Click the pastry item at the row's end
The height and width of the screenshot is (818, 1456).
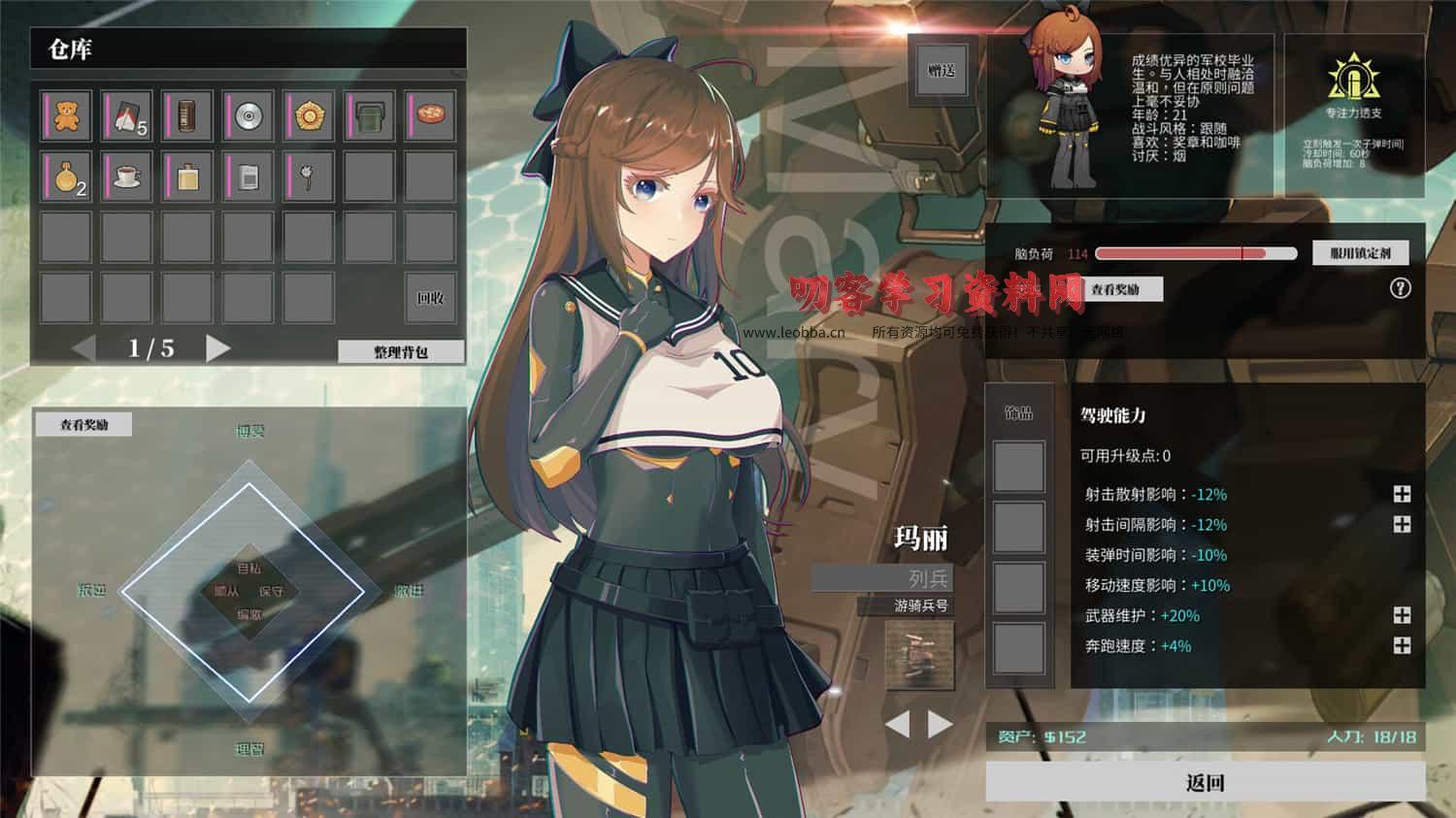point(430,115)
